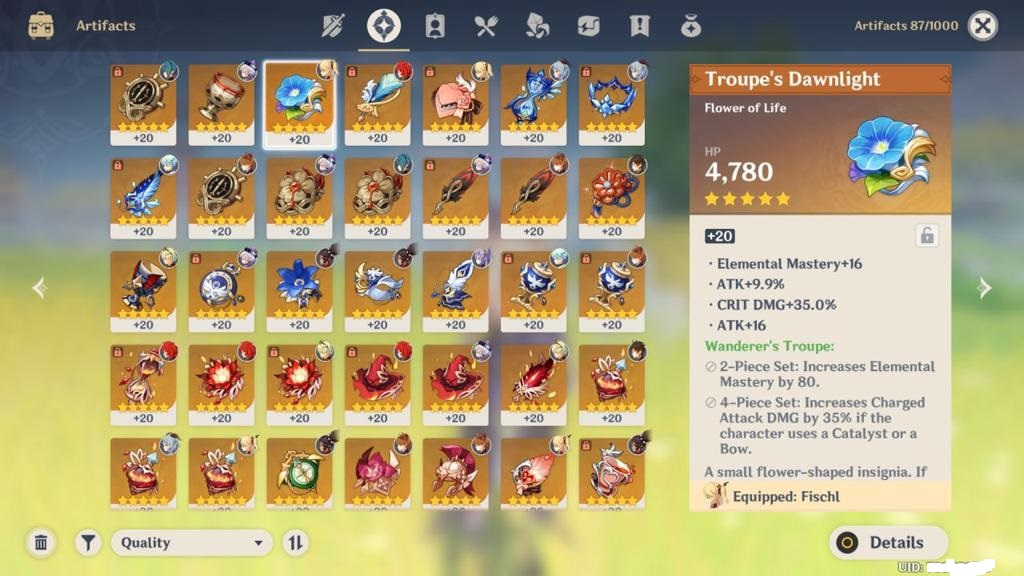The height and width of the screenshot is (576, 1024).
Task: Go to the next page with right arrow
Action: pos(985,289)
